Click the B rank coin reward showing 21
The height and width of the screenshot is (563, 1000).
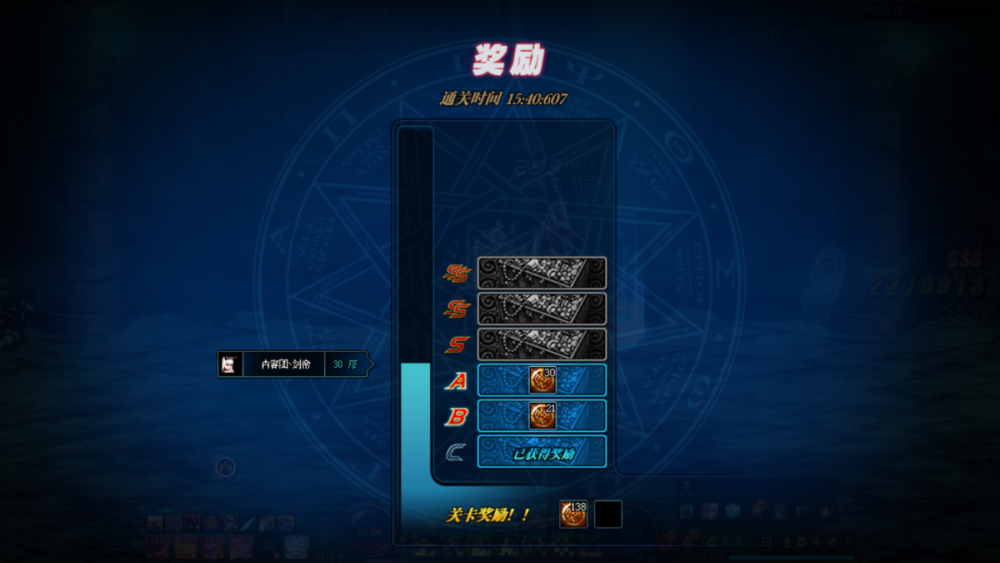(x=543, y=415)
